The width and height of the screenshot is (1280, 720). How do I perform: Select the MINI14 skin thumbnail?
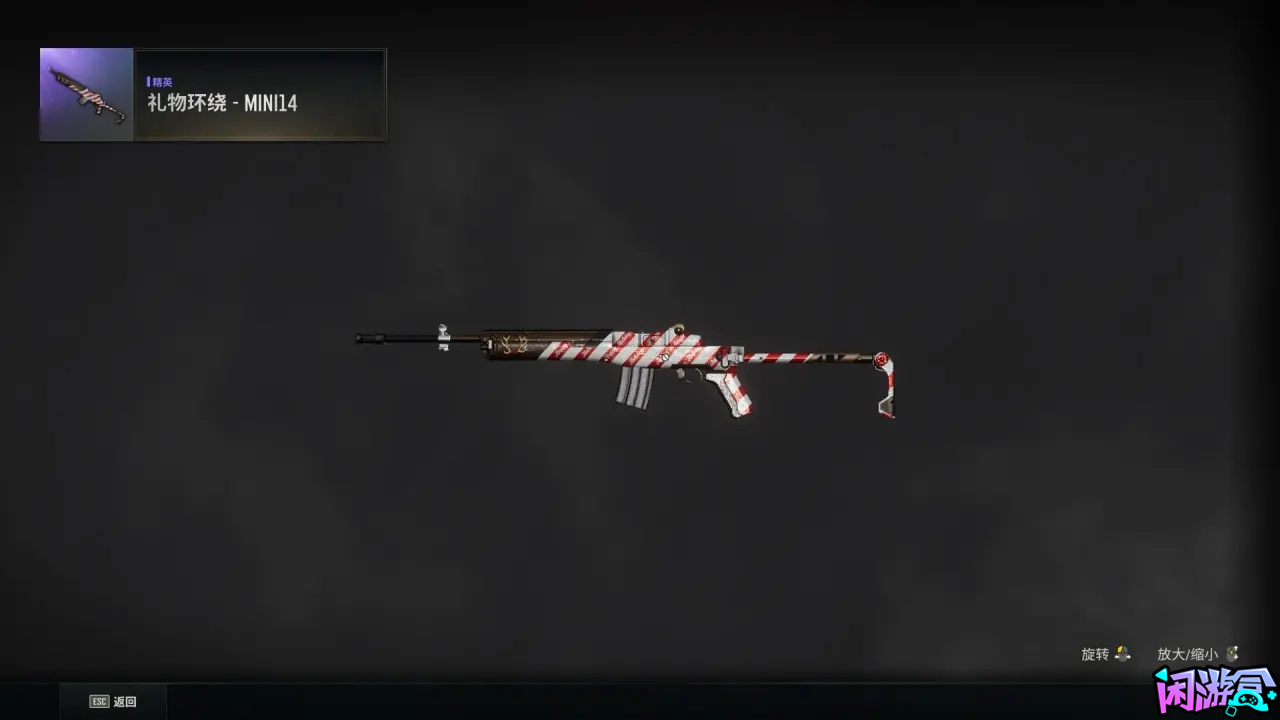[x=87, y=95]
